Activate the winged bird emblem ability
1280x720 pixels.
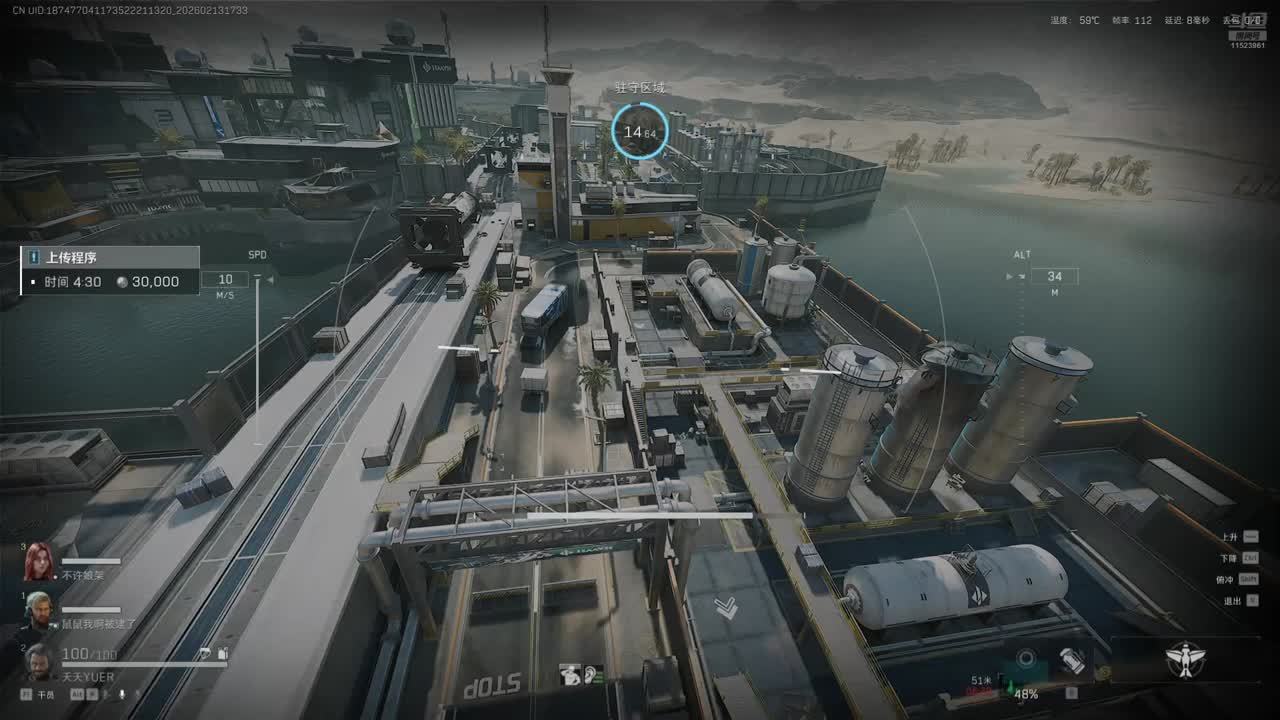1186,659
